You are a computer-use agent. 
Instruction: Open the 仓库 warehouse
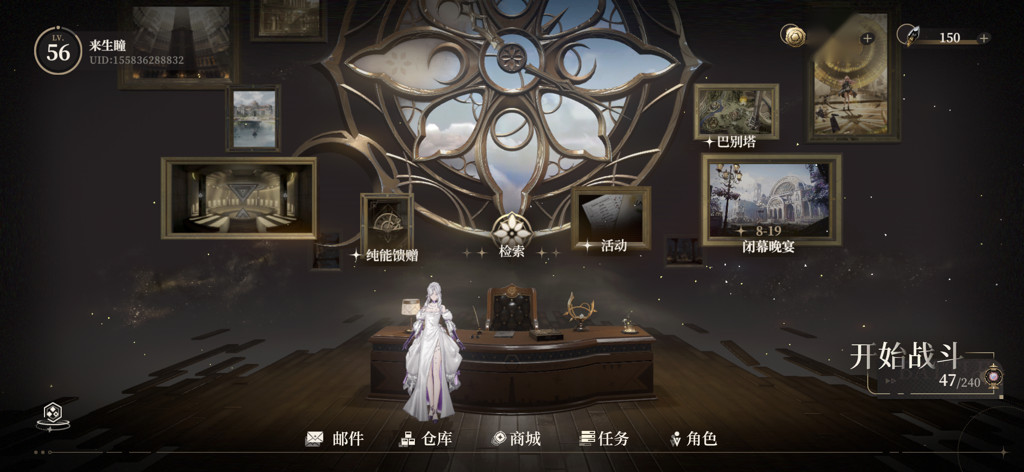click(426, 439)
